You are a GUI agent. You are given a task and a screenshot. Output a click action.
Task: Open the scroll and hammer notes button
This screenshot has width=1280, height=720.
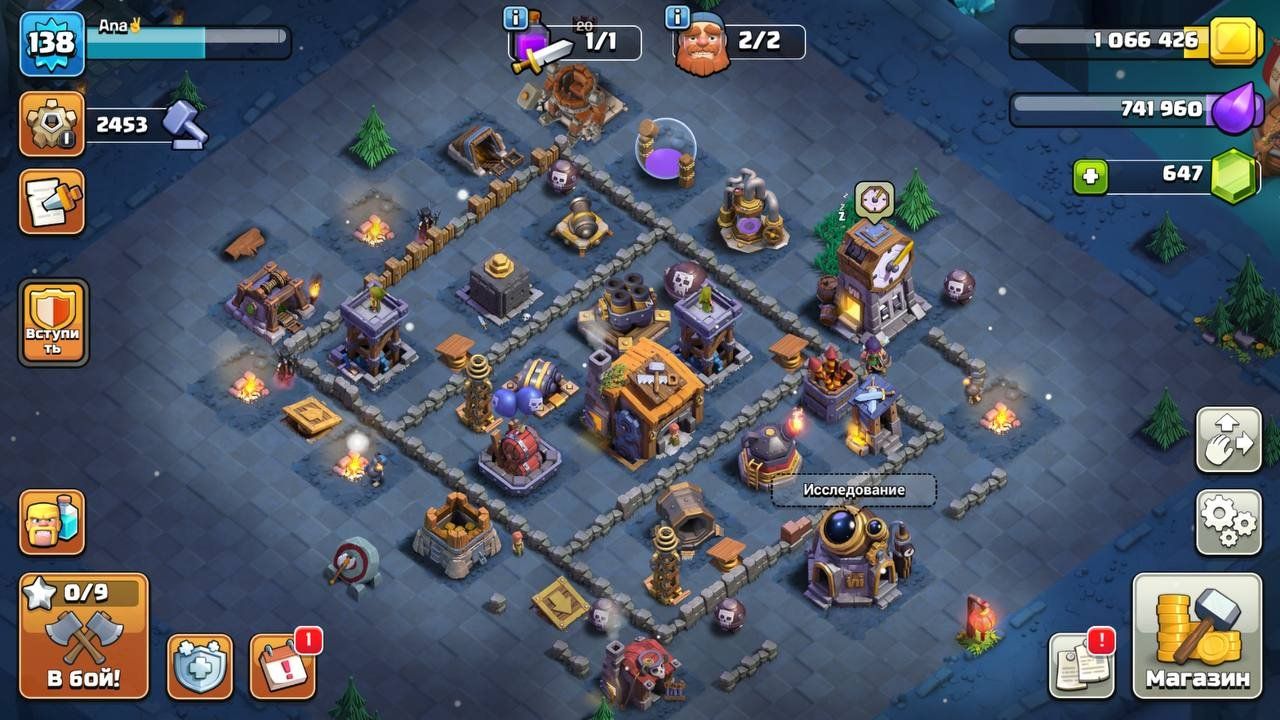(x=52, y=201)
